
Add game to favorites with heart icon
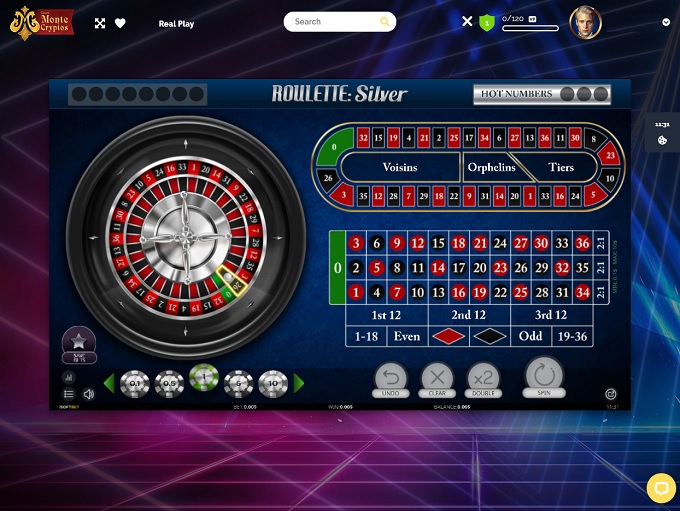coord(120,23)
